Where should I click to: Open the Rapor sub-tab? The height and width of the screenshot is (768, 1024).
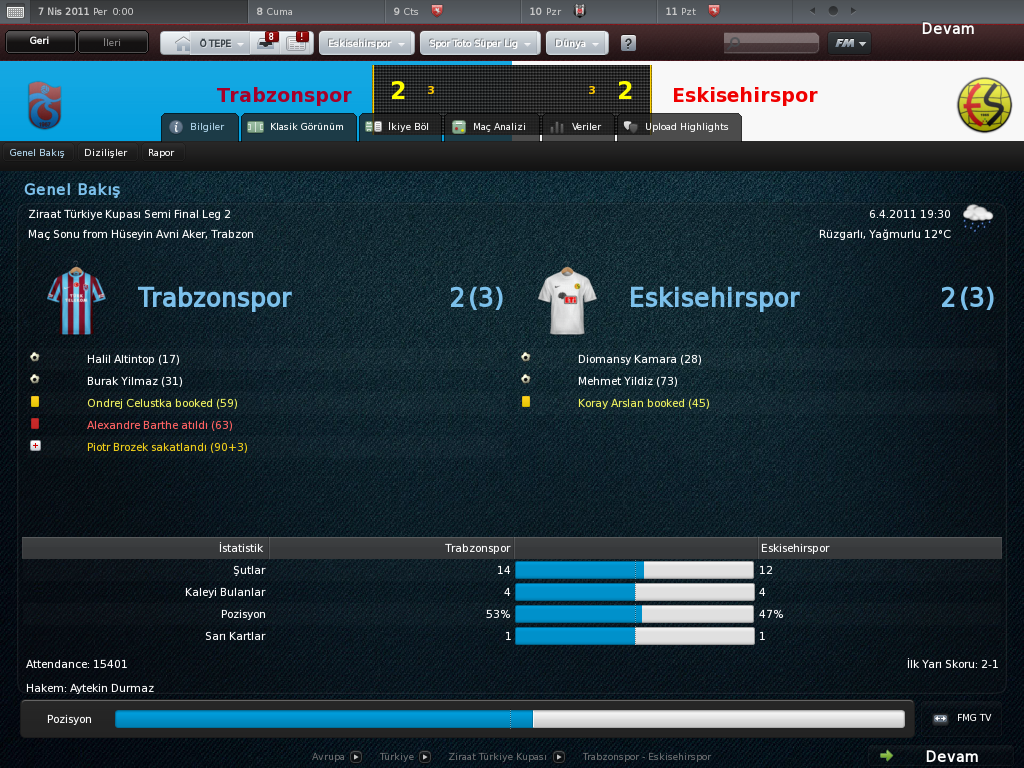pyautogui.click(x=161, y=153)
